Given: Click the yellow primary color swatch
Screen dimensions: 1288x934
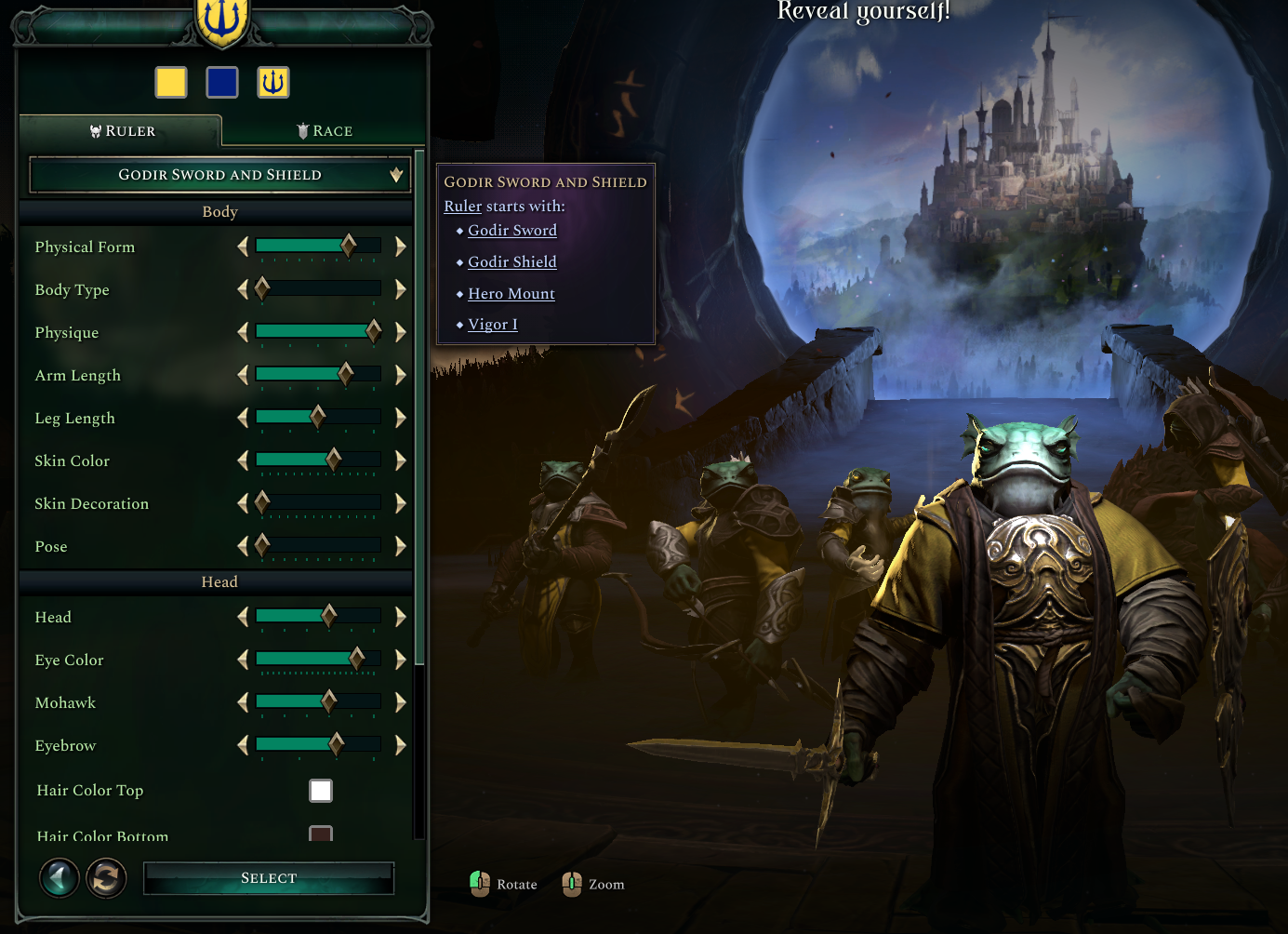Looking at the screenshot, I should pyautogui.click(x=170, y=82).
